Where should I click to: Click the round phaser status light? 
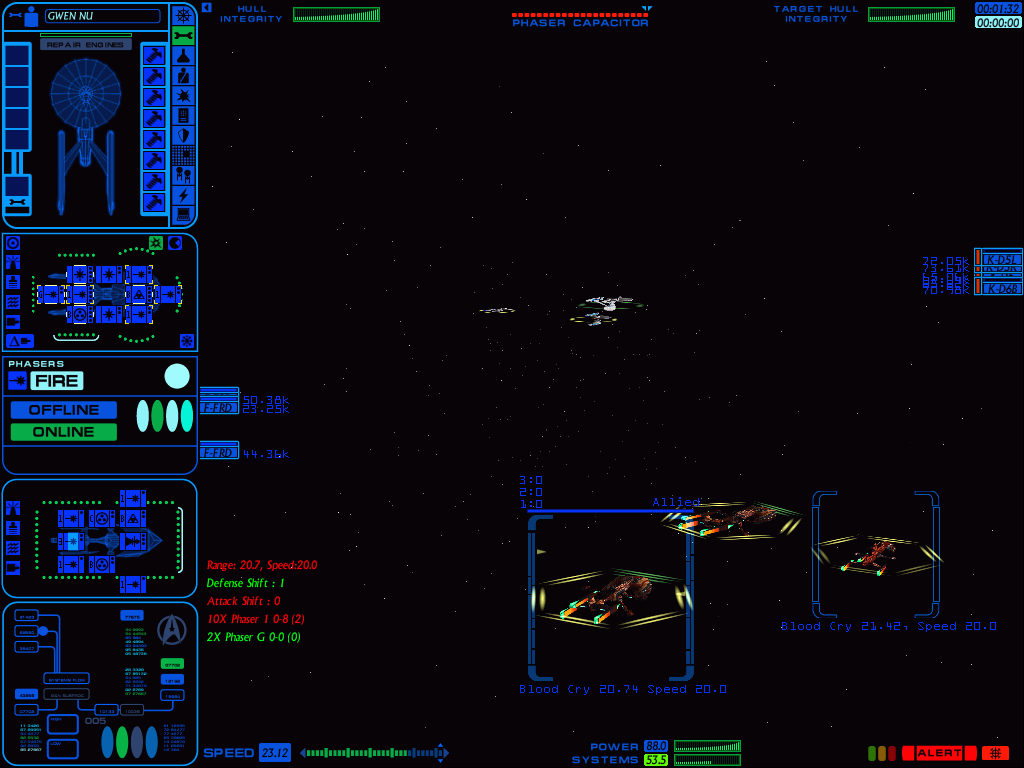click(177, 376)
